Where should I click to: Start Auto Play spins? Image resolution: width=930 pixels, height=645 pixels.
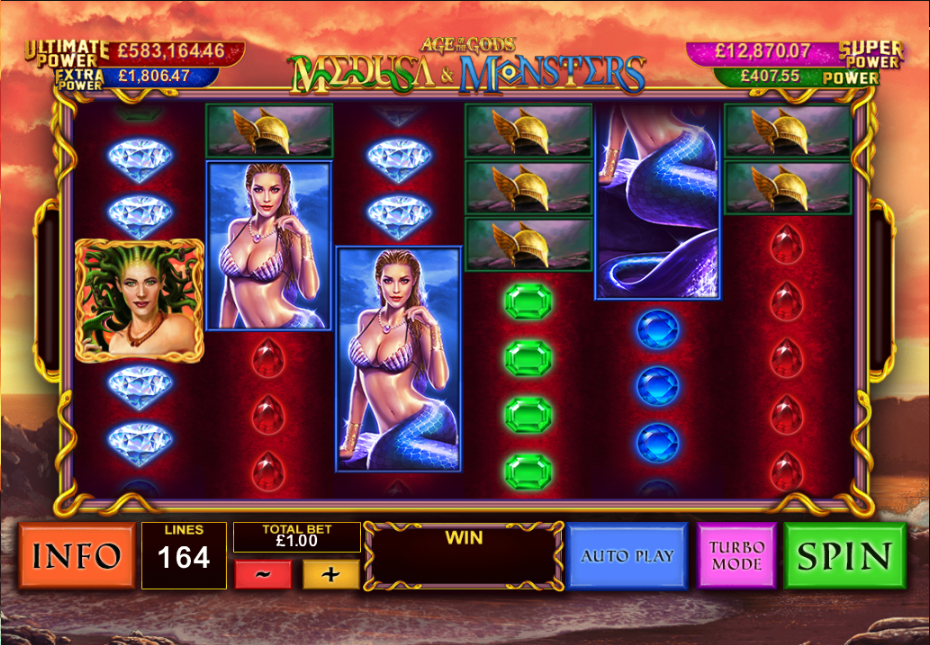click(x=627, y=556)
